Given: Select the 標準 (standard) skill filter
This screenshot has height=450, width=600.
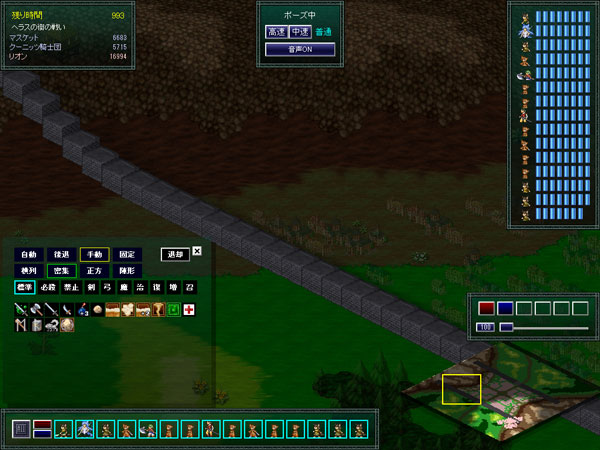Looking at the screenshot, I should tap(24, 288).
